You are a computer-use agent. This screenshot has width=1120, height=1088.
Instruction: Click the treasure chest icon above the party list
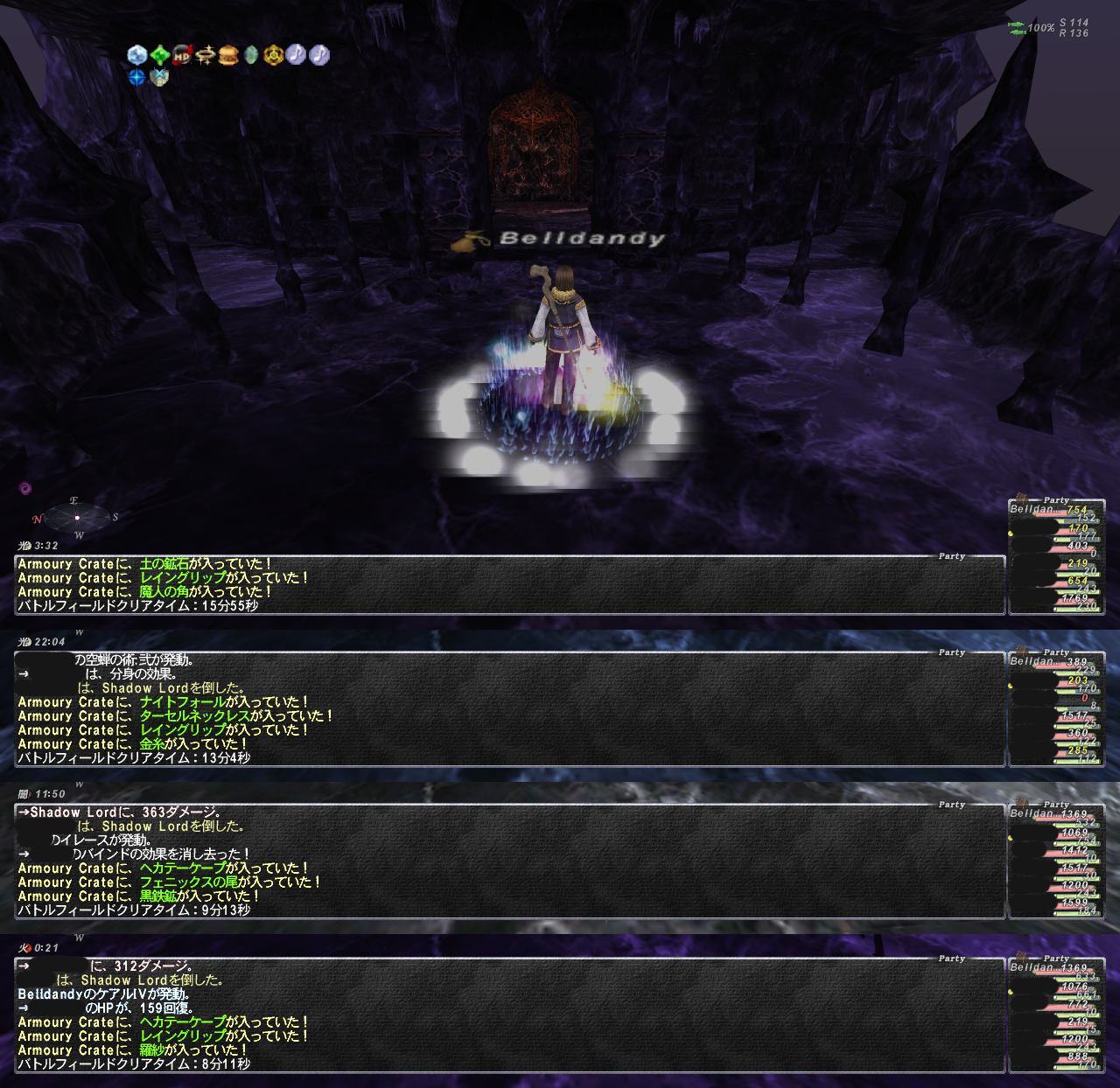1020,498
